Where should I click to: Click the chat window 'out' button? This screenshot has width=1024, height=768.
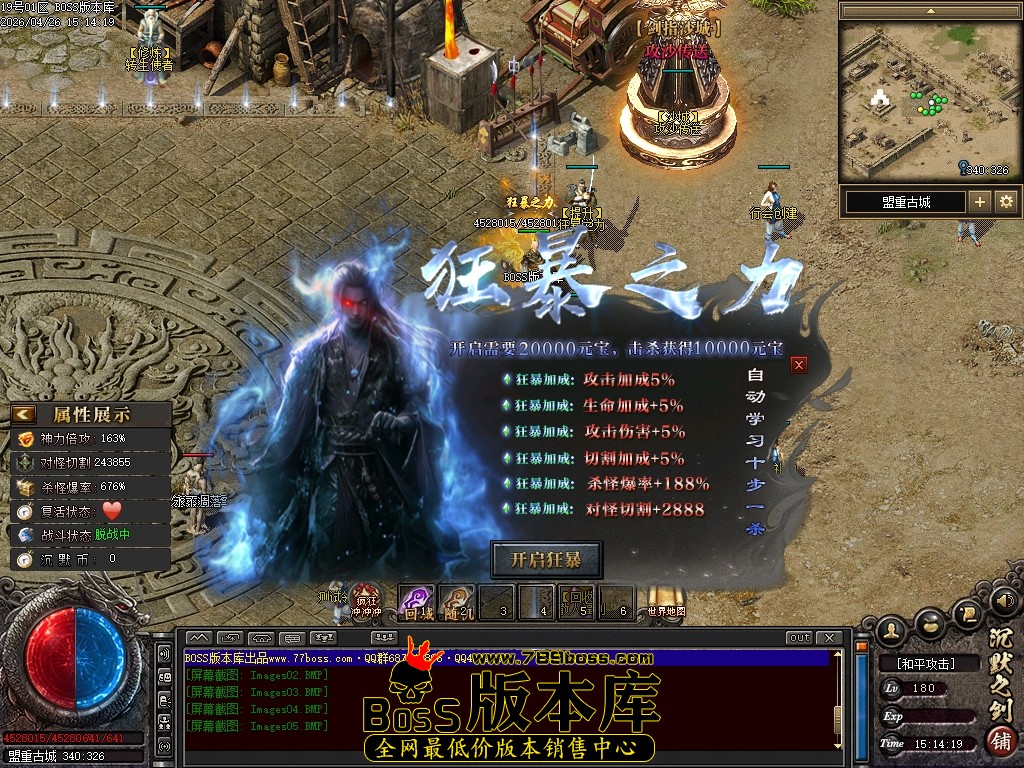point(800,638)
